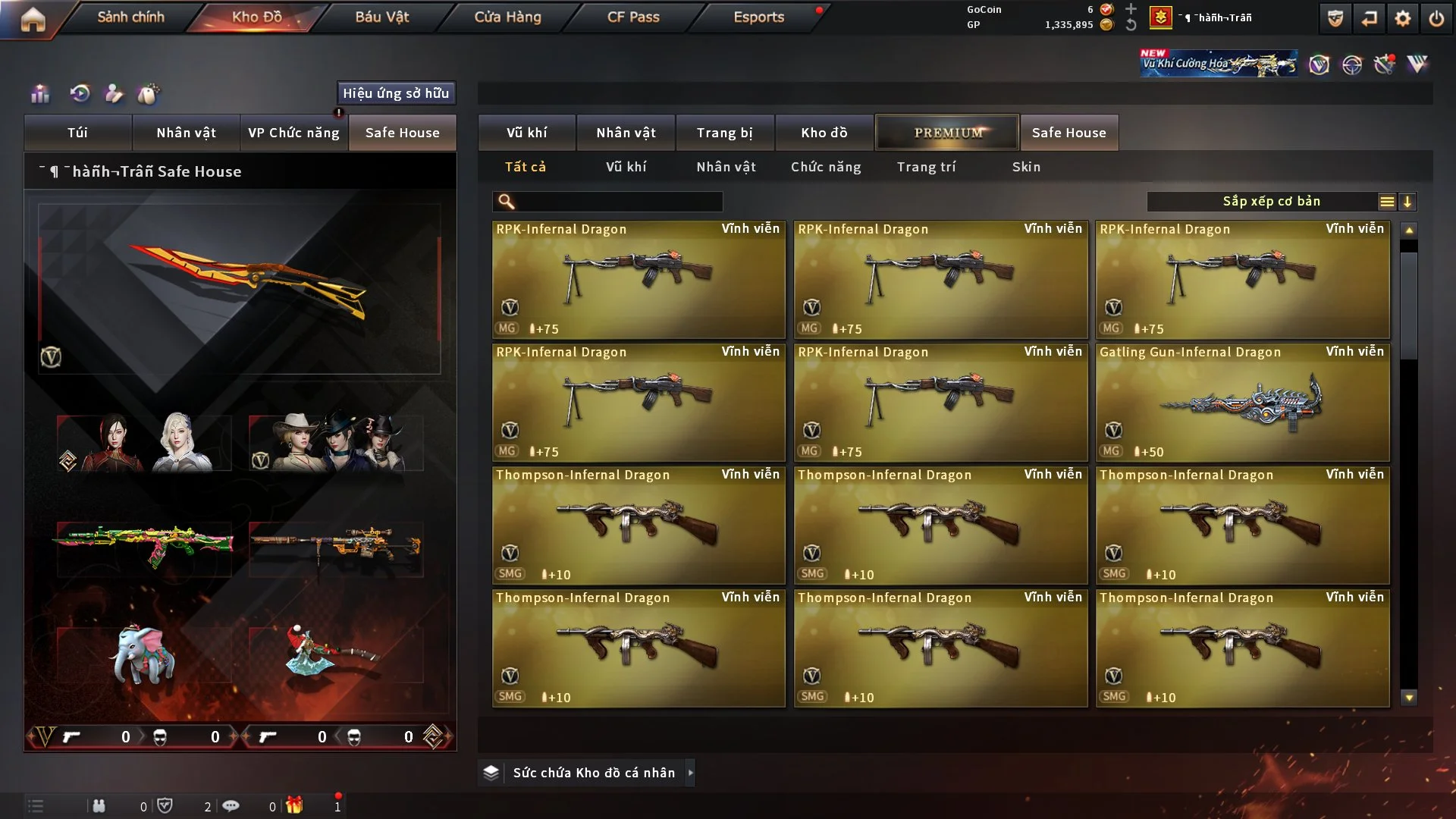Viewport: 1456px width, 819px height.
Task: Select the Gatling Gun-Infernal Dragon item
Action: pyautogui.click(x=1242, y=403)
